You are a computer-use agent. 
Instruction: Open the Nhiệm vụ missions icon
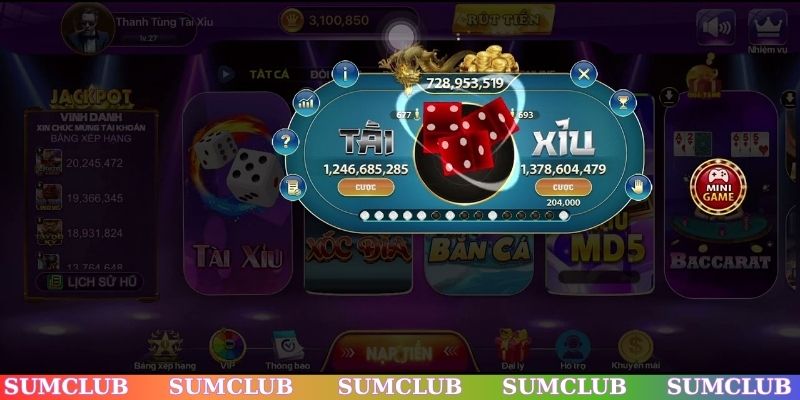767,30
